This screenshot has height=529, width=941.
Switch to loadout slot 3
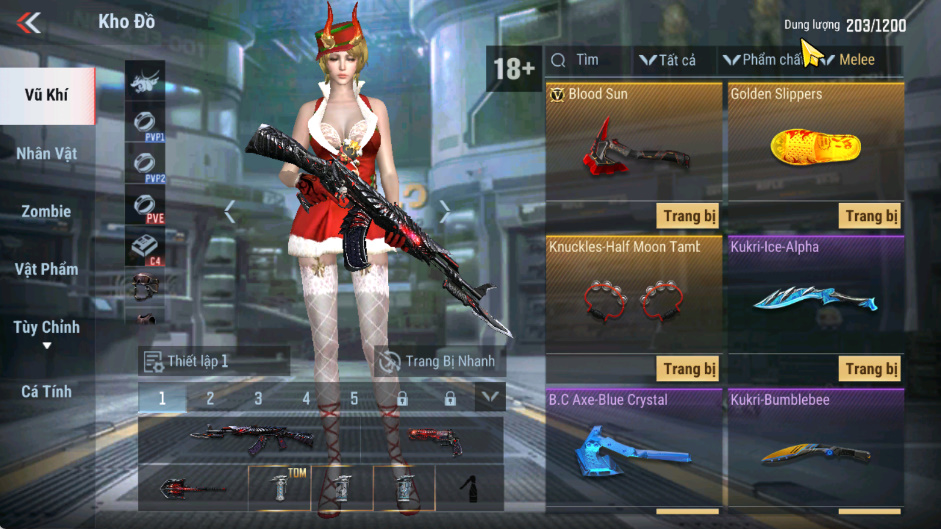click(x=258, y=398)
